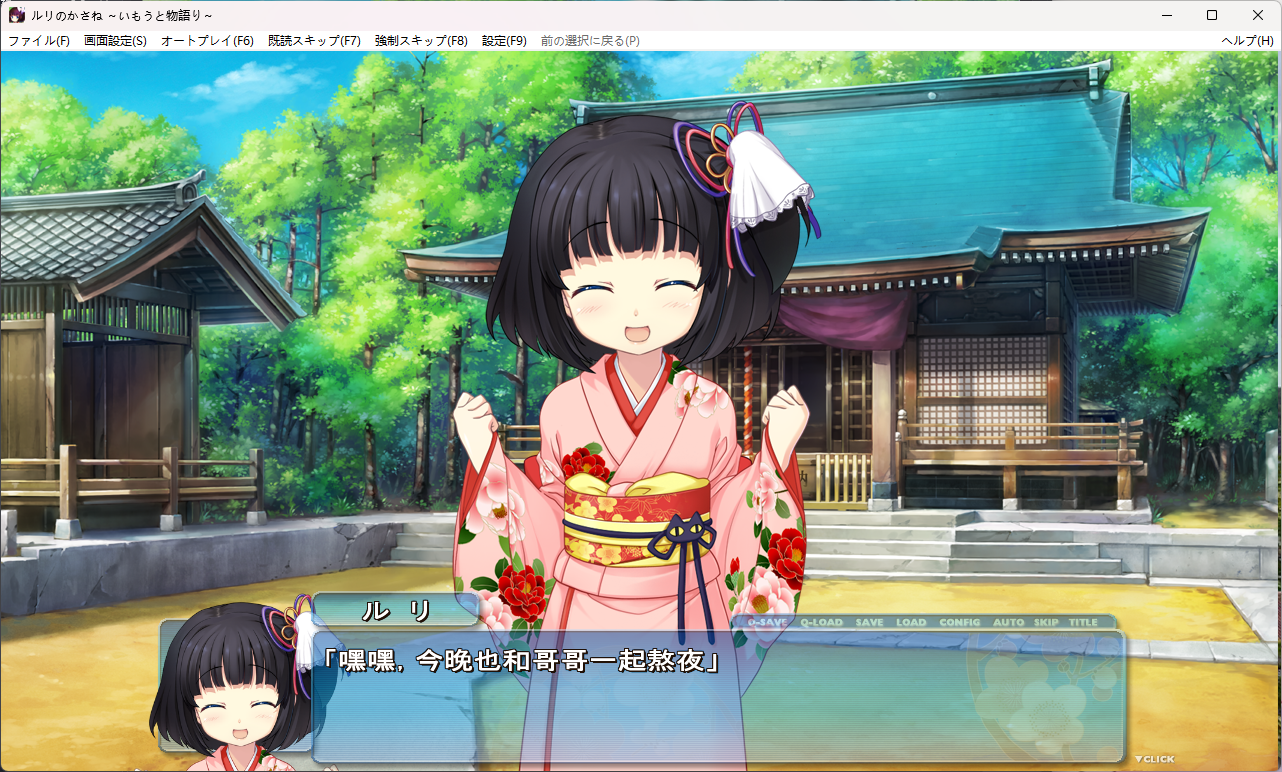
Task: Minimize the game window
Action: 1166,15
